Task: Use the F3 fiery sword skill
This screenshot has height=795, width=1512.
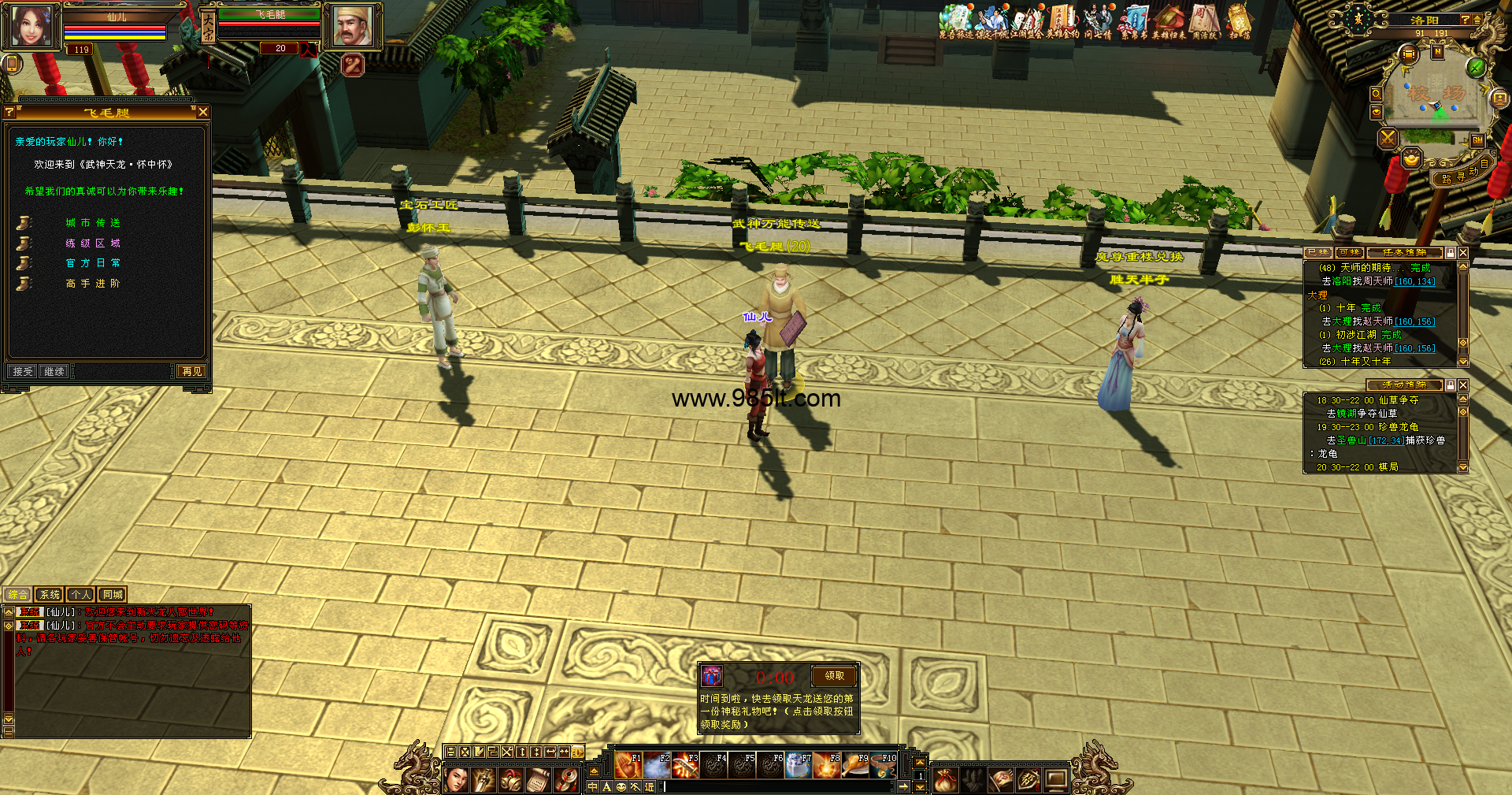Action: pyautogui.click(x=685, y=765)
